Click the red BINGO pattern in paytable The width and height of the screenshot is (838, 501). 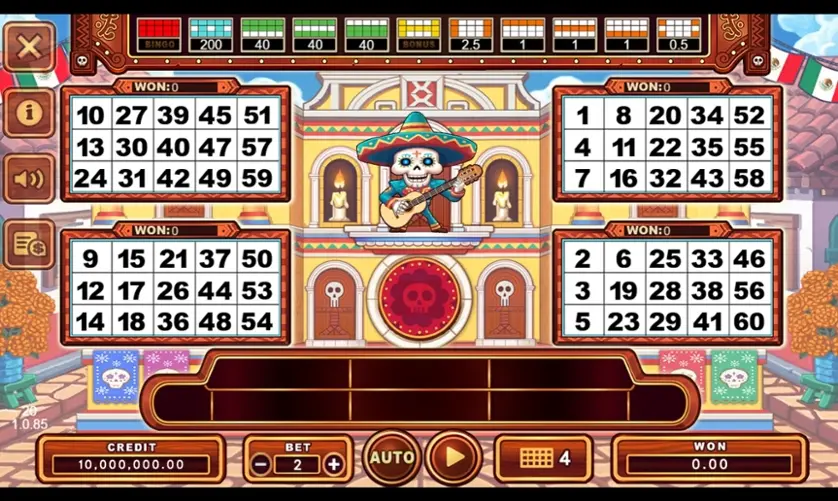point(158,34)
